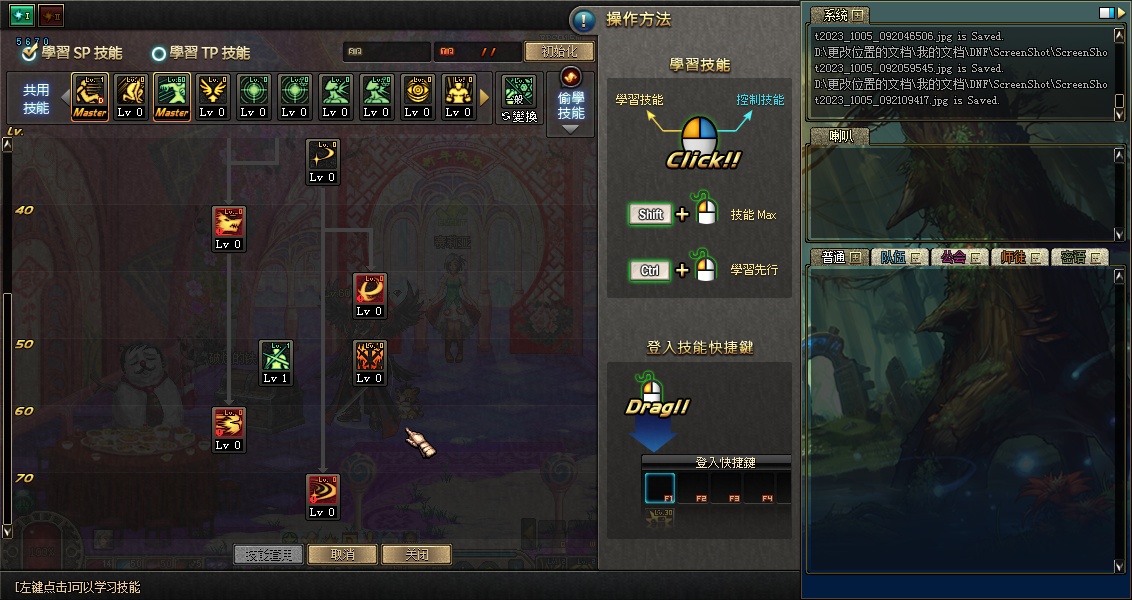Choose the golden eye skill icon
Viewport: 1132px width, 600px height.
tap(418, 97)
